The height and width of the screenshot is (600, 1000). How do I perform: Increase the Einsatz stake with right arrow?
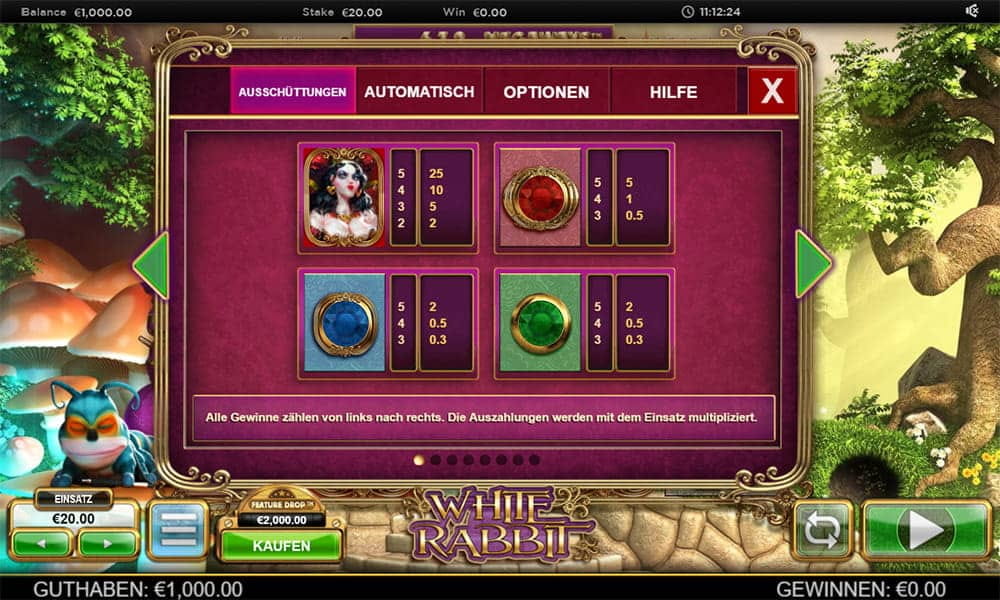click(x=108, y=543)
